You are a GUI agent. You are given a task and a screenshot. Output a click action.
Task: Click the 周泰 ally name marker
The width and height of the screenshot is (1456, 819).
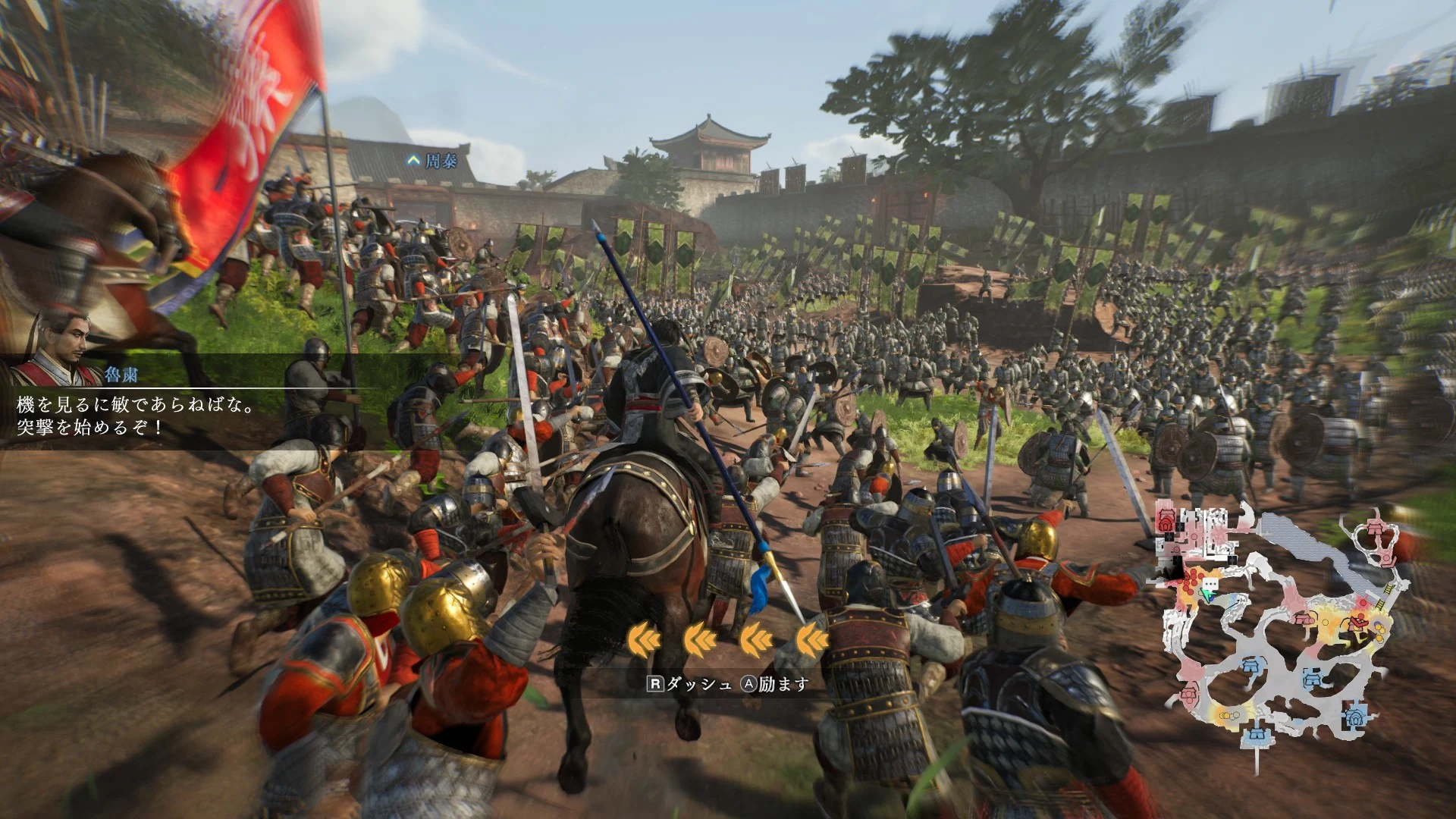point(433,161)
